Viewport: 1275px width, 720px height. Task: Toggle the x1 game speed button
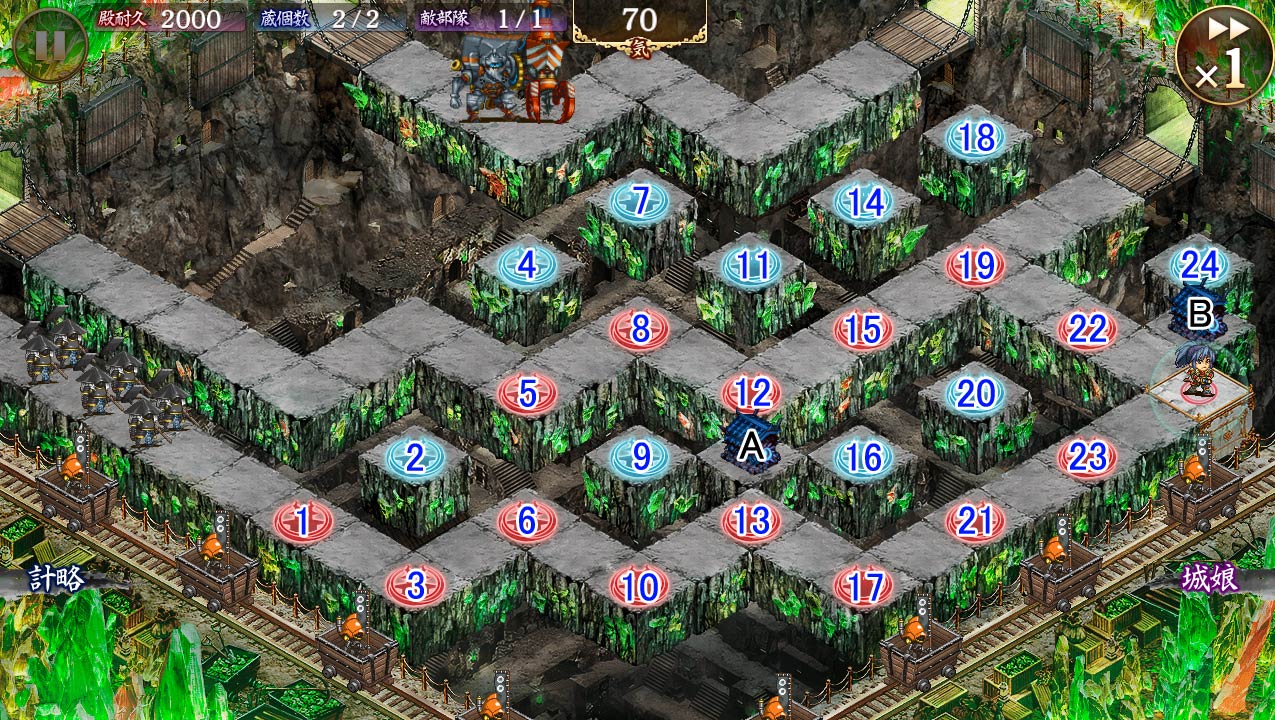coord(1223,55)
